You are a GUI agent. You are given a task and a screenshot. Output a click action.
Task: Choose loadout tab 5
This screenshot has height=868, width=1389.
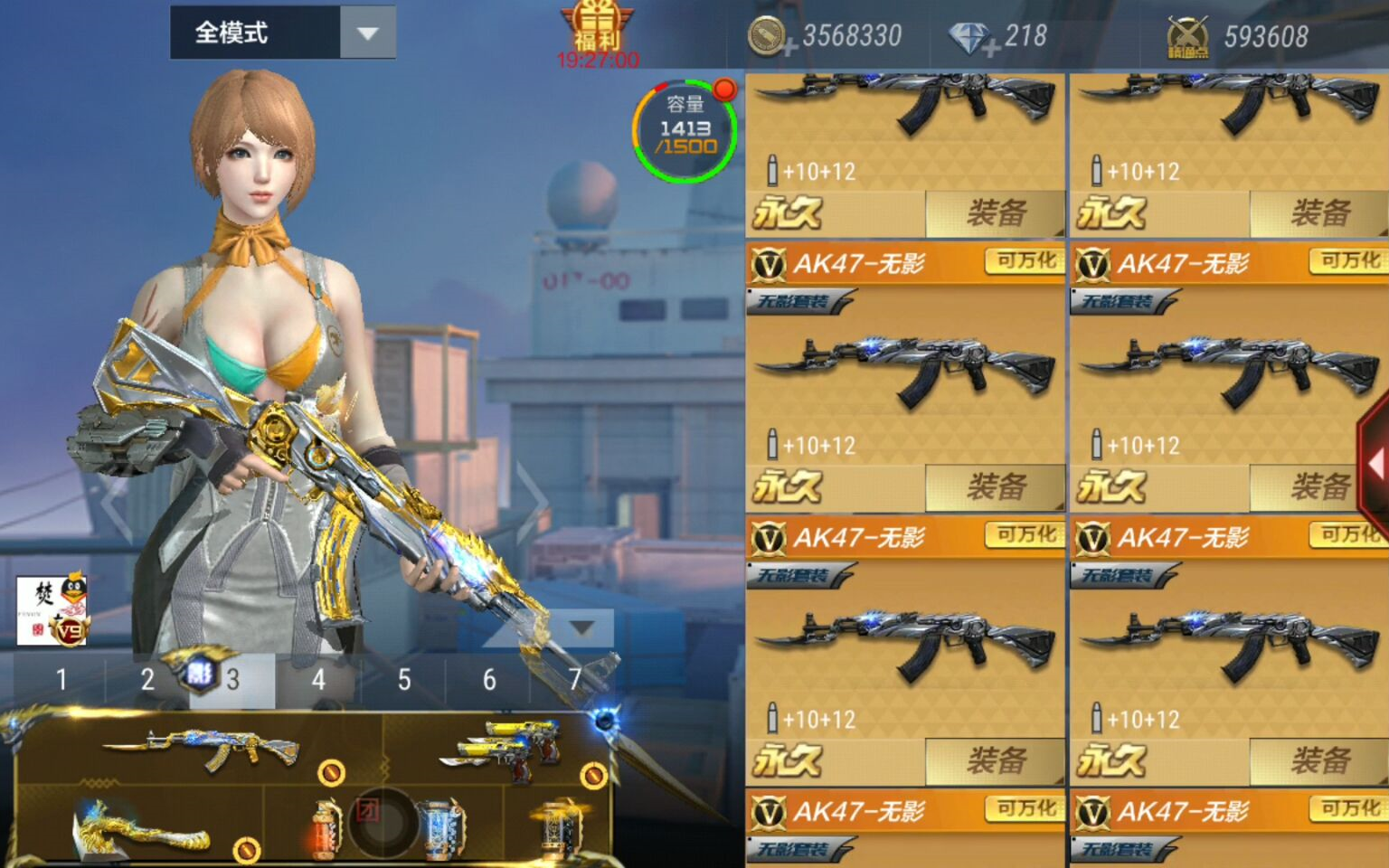click(x=403, y=680)
